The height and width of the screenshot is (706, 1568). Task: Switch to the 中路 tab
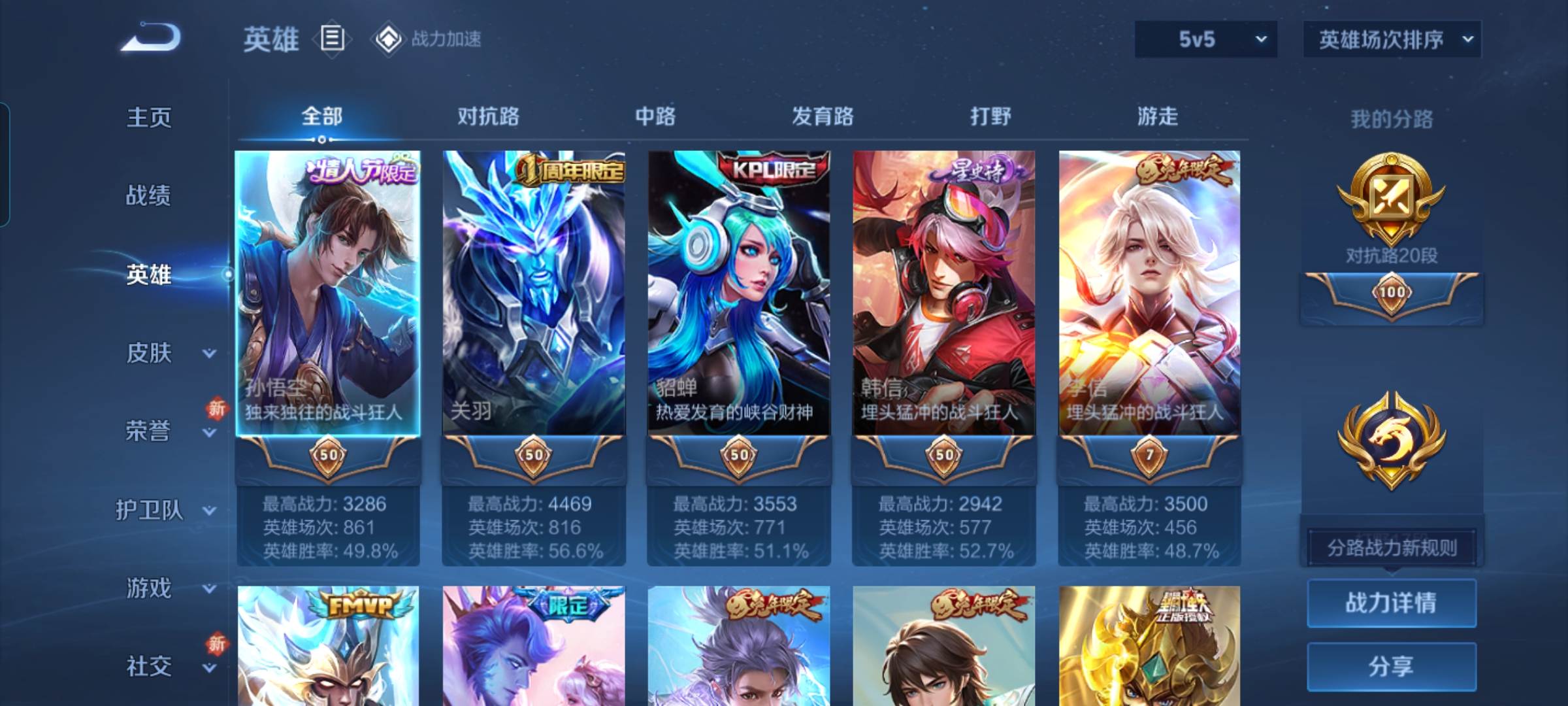tap(655, 116)
